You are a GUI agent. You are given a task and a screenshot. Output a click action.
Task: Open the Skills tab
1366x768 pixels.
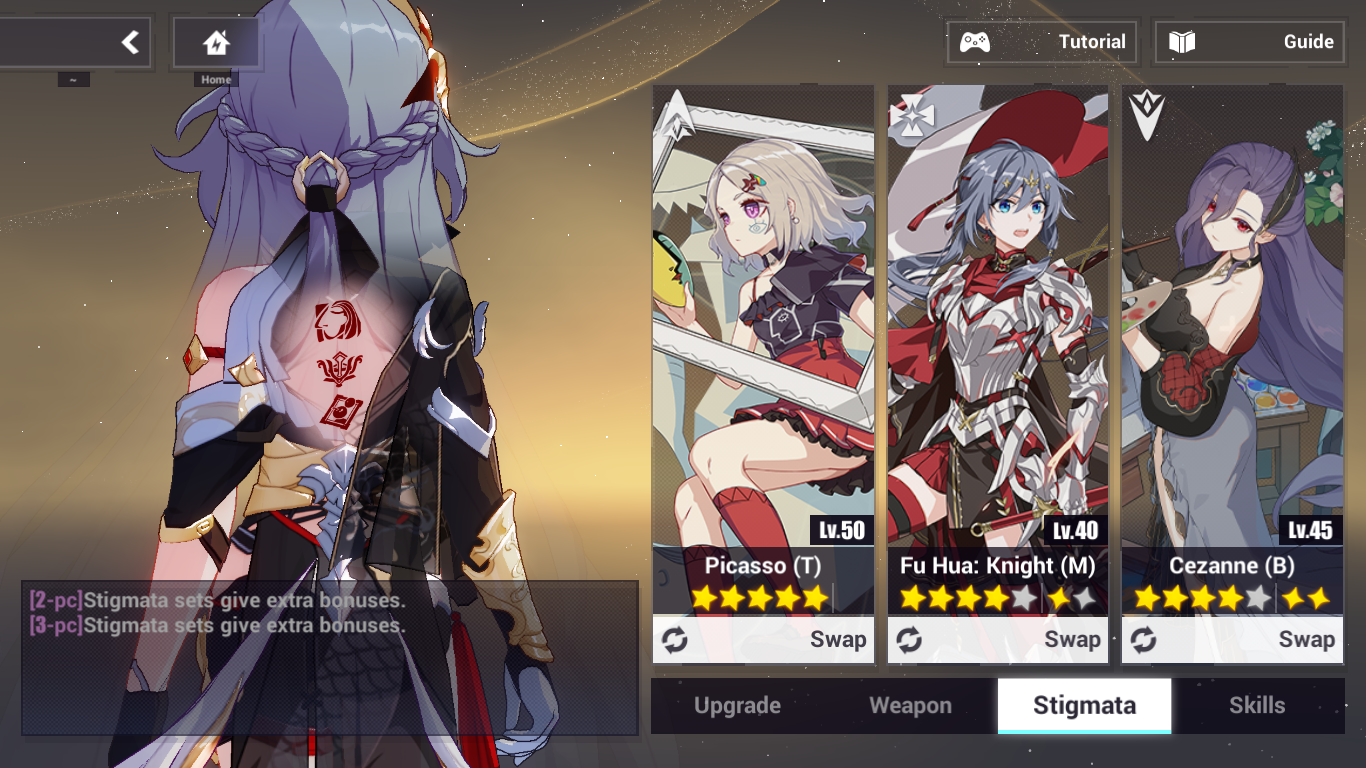click(1257, 705)
